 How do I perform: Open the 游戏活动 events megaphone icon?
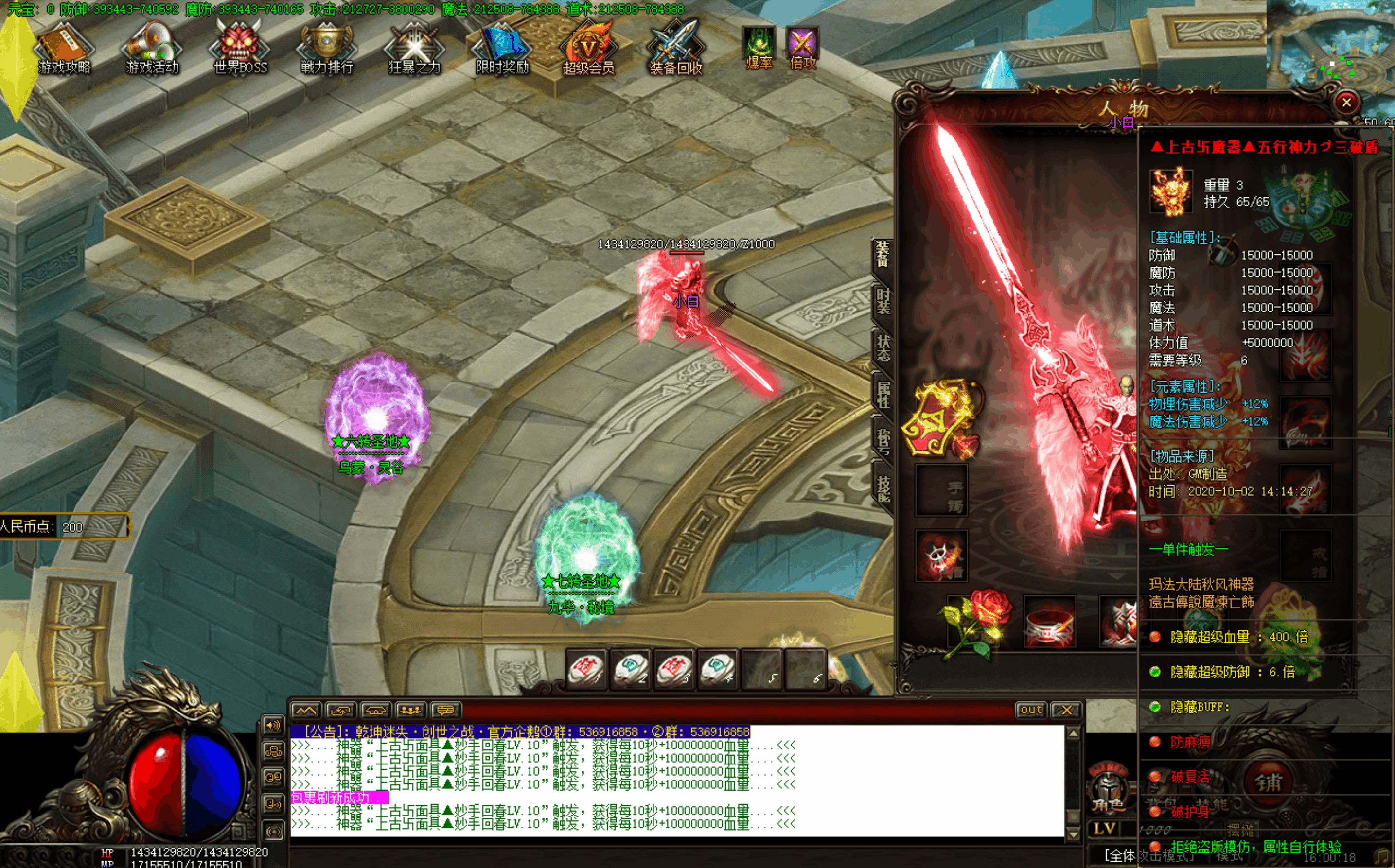pos(152,48)
